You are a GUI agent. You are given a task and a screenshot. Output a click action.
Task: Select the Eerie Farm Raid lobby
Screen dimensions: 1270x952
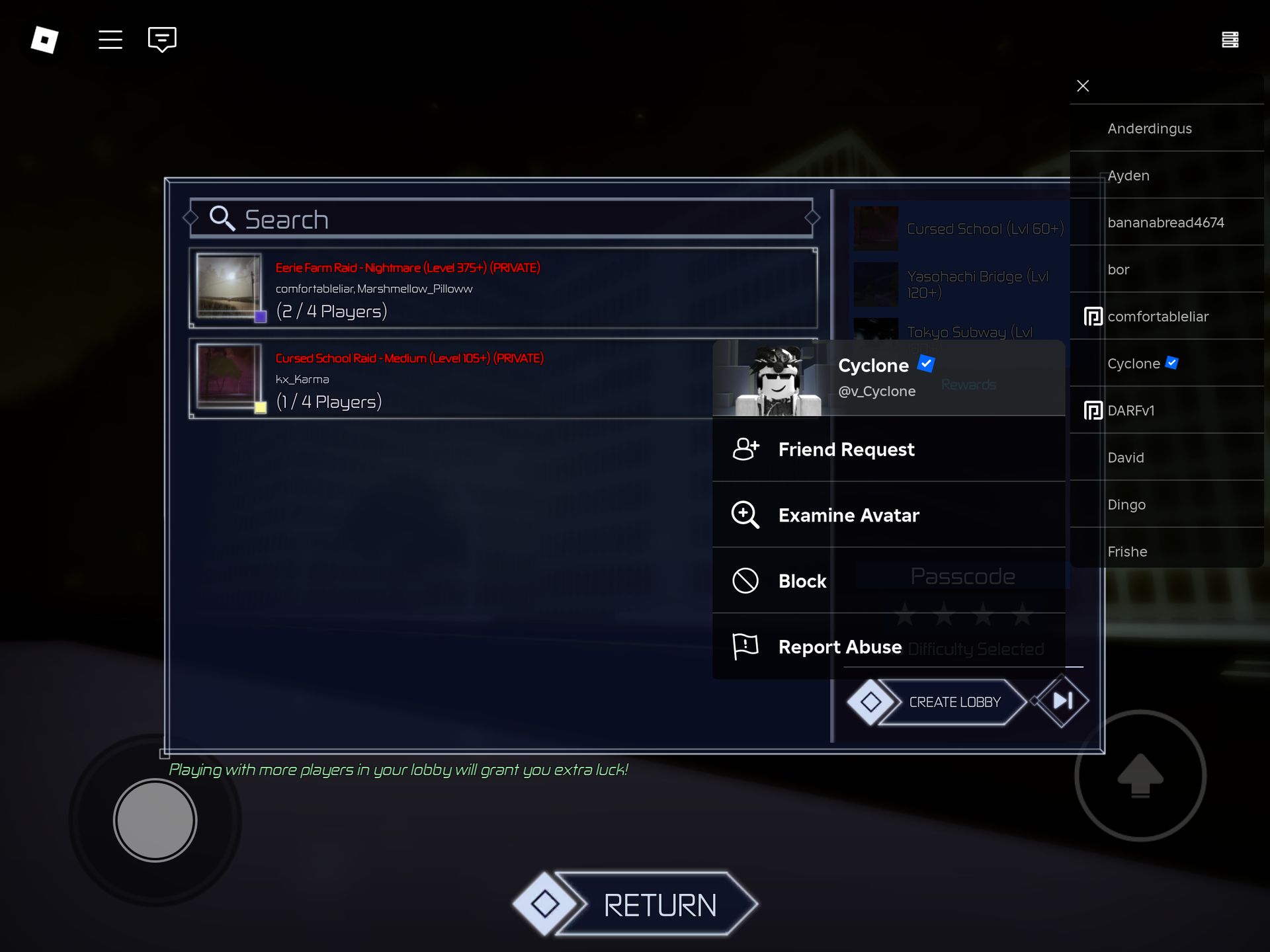point(503,289)
